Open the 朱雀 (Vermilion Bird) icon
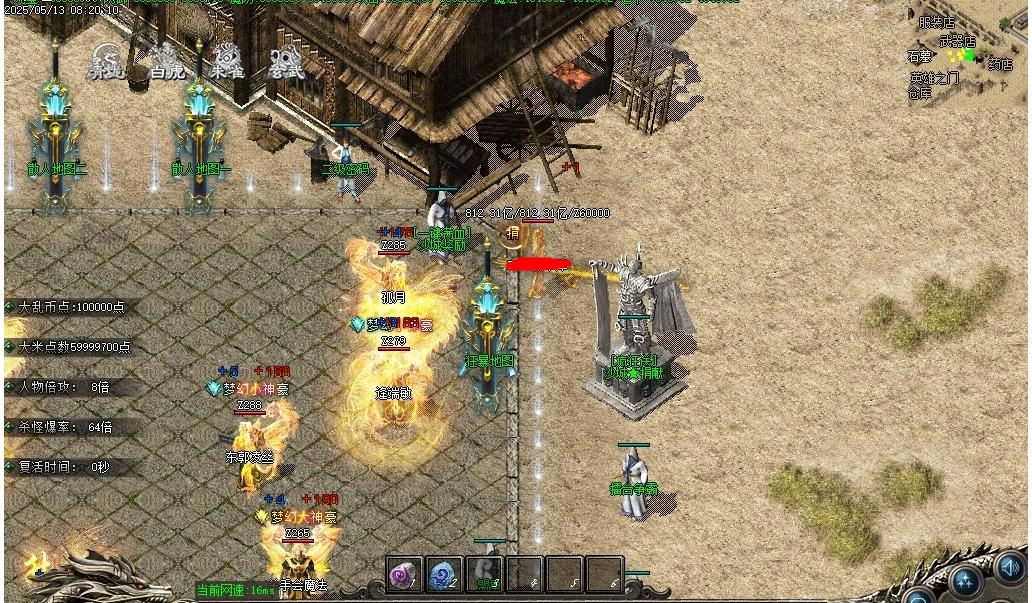1032x603 pixels. click(226, 60)
